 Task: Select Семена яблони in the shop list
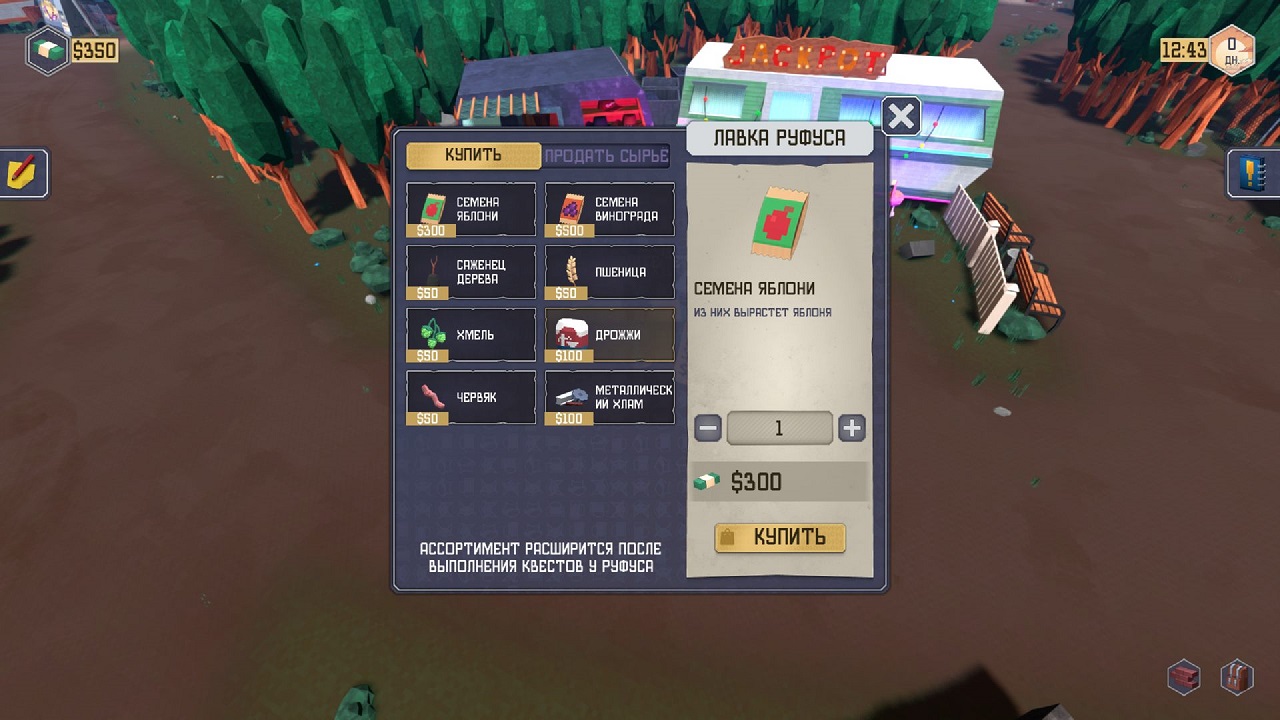[x=471, y=210]
